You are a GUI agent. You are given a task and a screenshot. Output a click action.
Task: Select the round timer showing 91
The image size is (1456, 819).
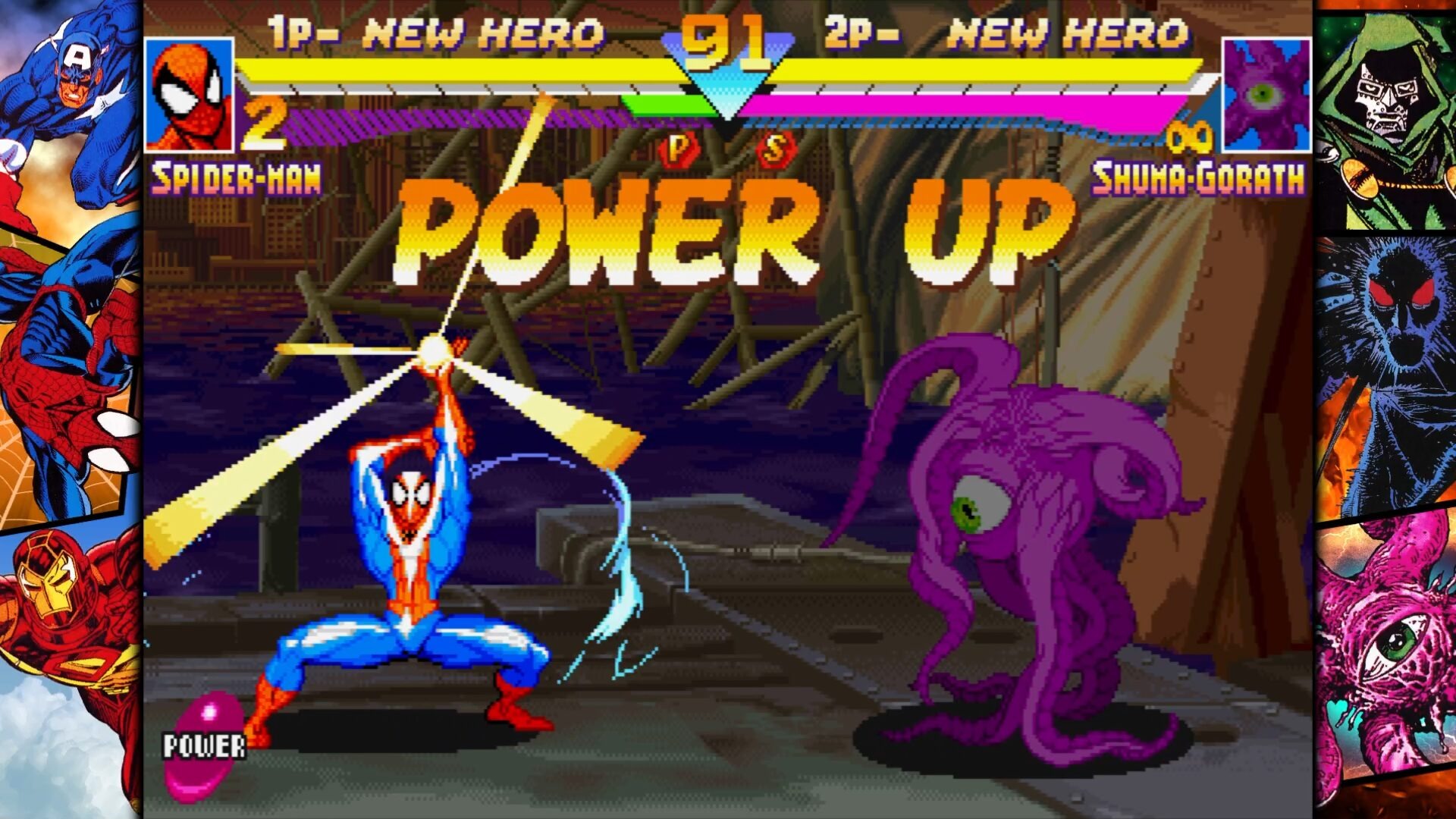[x=722, y=42]
